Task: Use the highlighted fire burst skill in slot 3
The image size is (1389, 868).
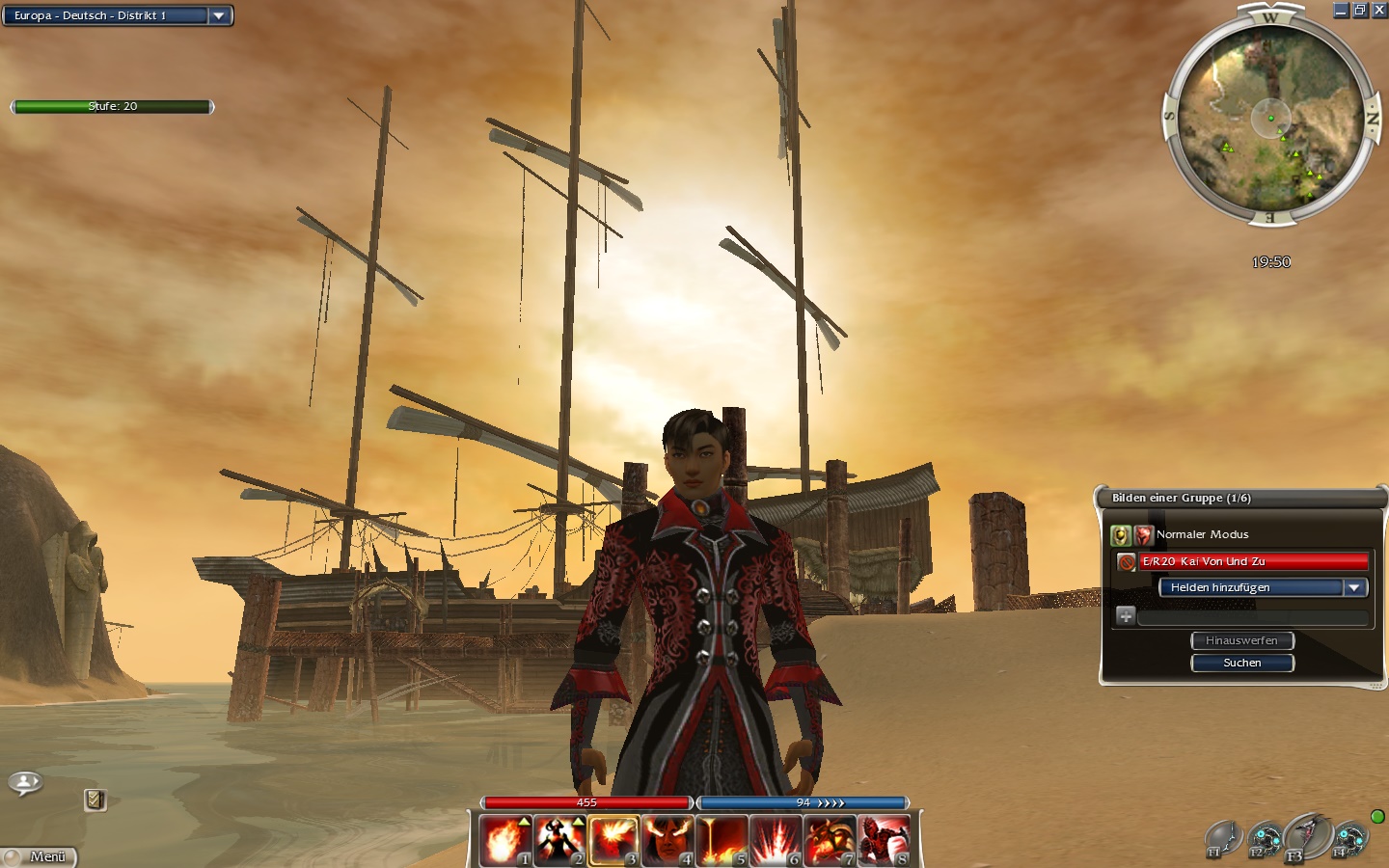Action: (613, 840)
